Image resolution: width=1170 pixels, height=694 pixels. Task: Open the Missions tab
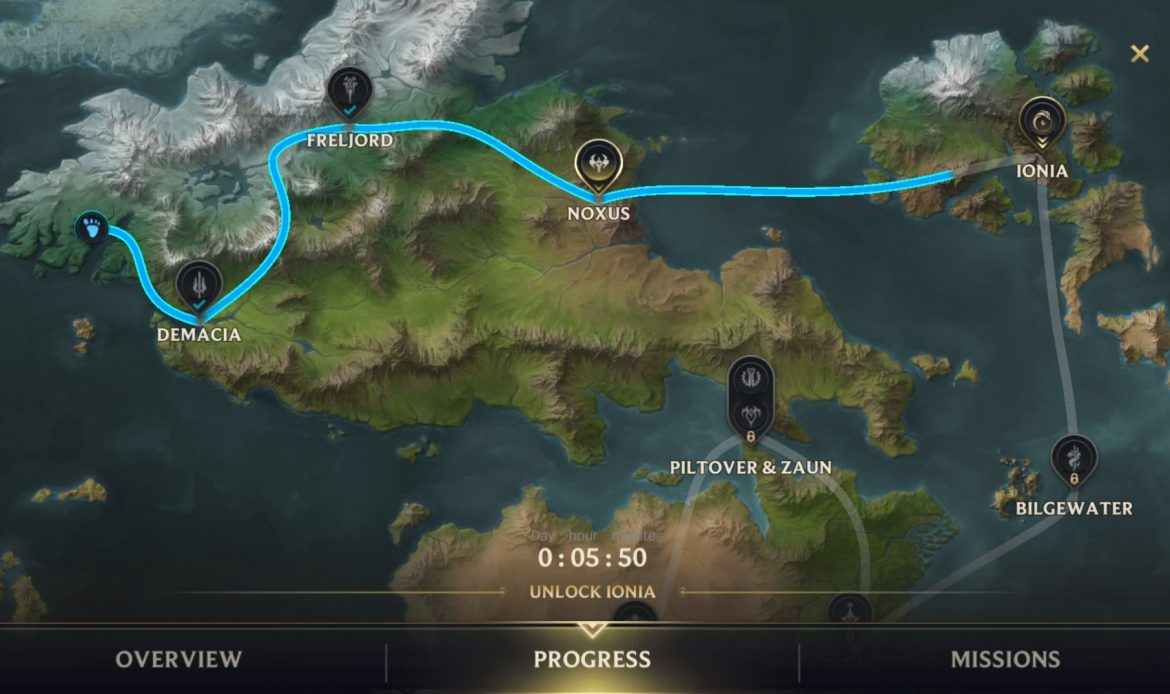click(1005, 659)
